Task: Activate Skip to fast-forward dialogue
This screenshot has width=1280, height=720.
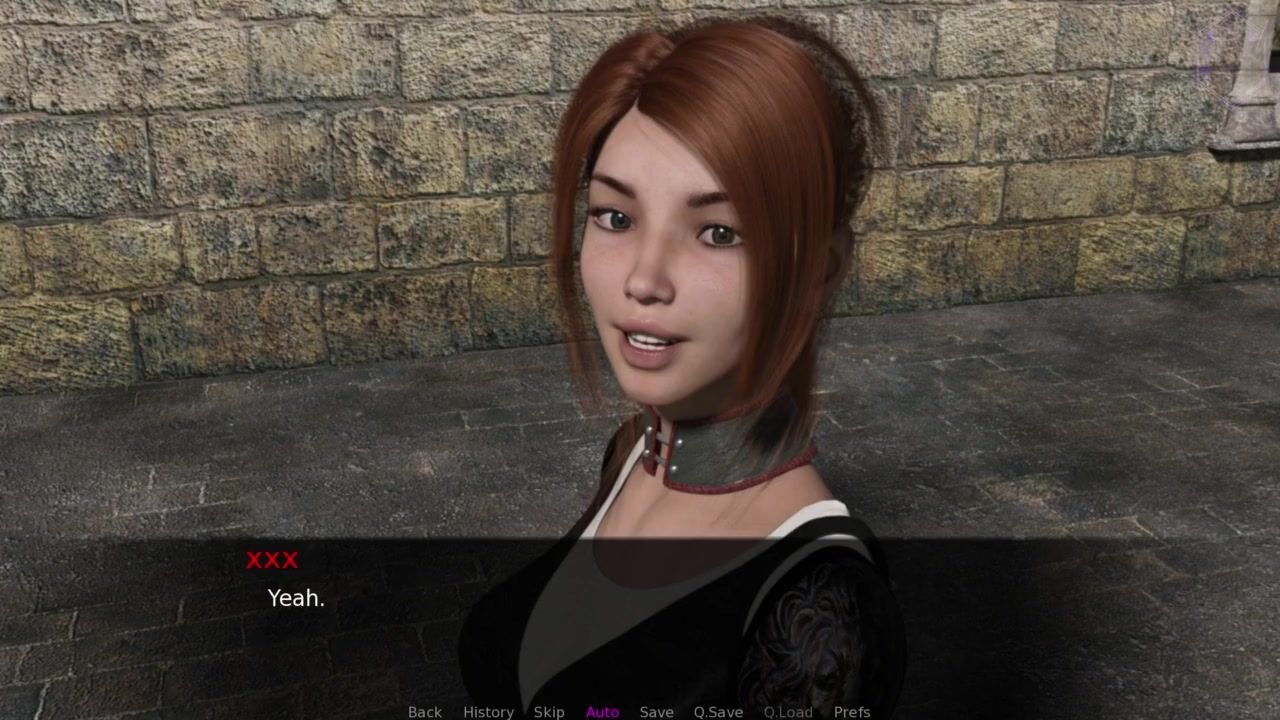Action: click(549, 711)
